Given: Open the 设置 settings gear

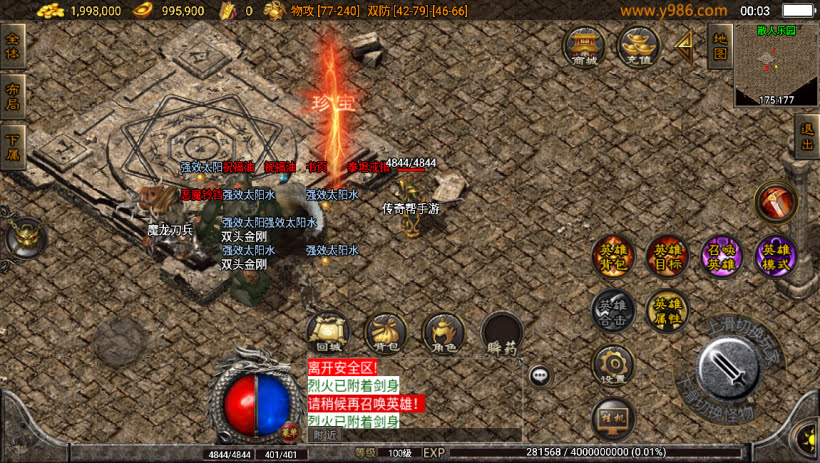Looking at the screenshot, I should click(612, 366).
